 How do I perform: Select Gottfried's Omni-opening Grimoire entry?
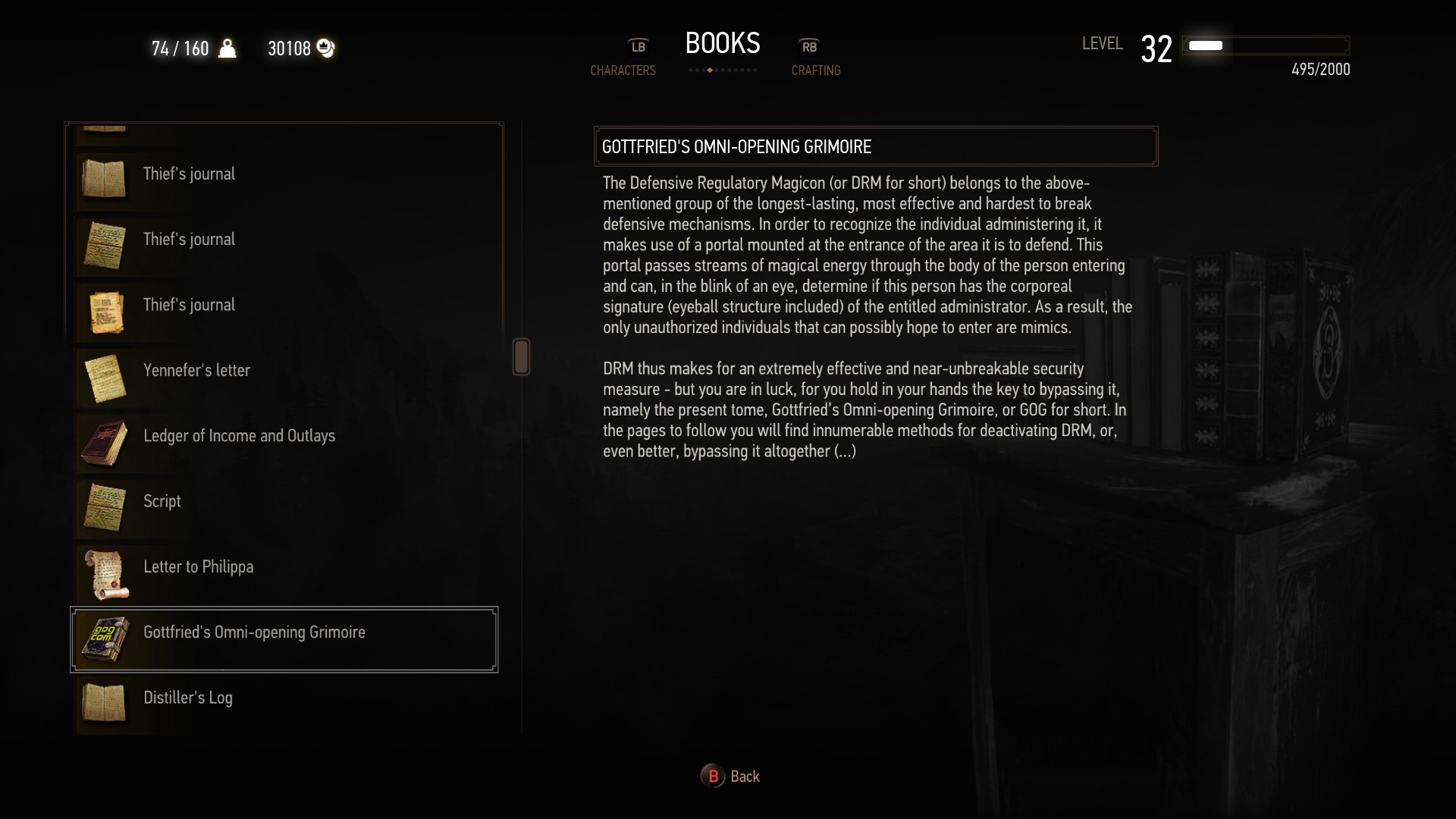tap(254, 633)
